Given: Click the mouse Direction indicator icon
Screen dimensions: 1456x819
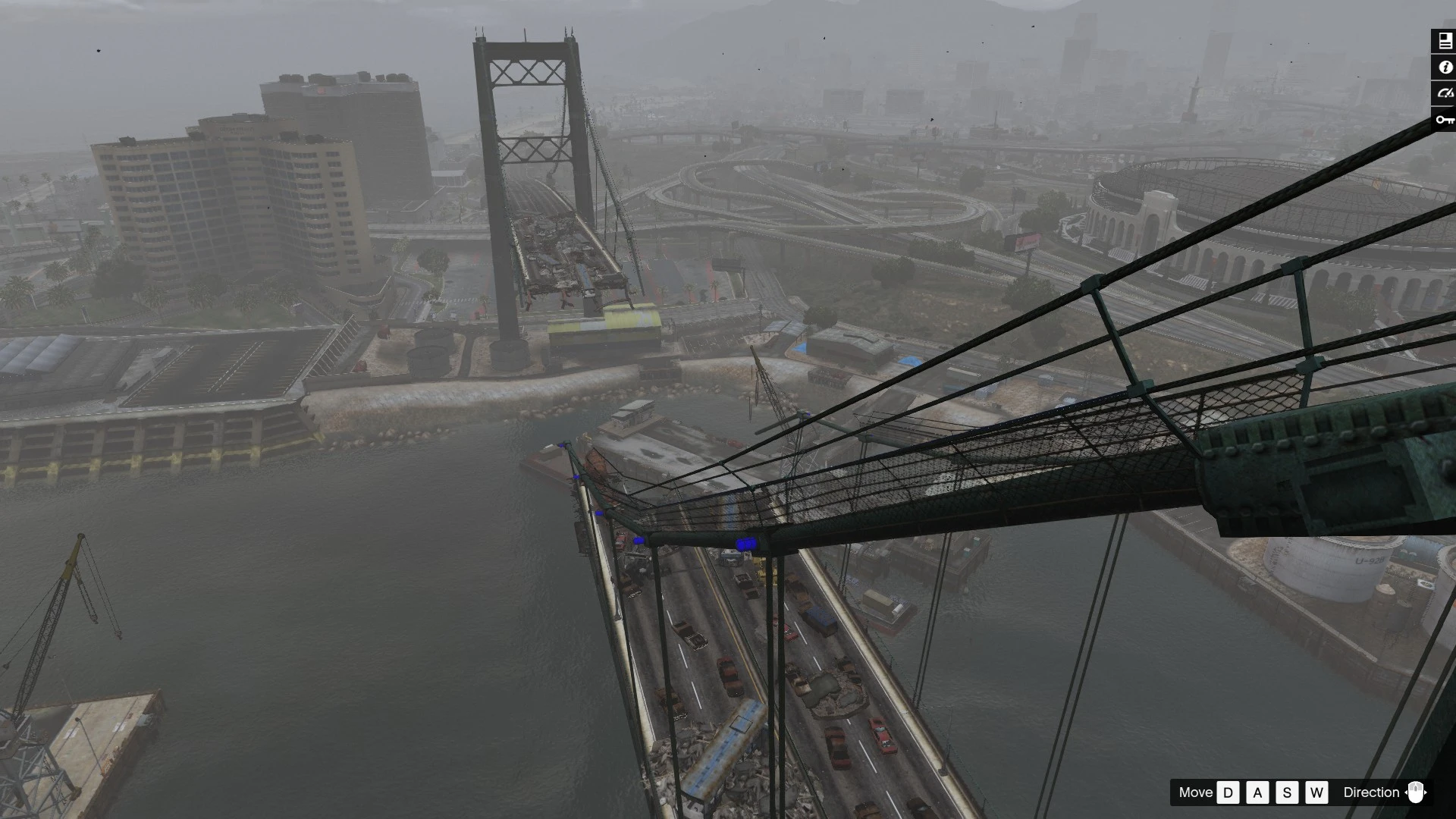Looking at the screenshot, I should pos(1415,792).
